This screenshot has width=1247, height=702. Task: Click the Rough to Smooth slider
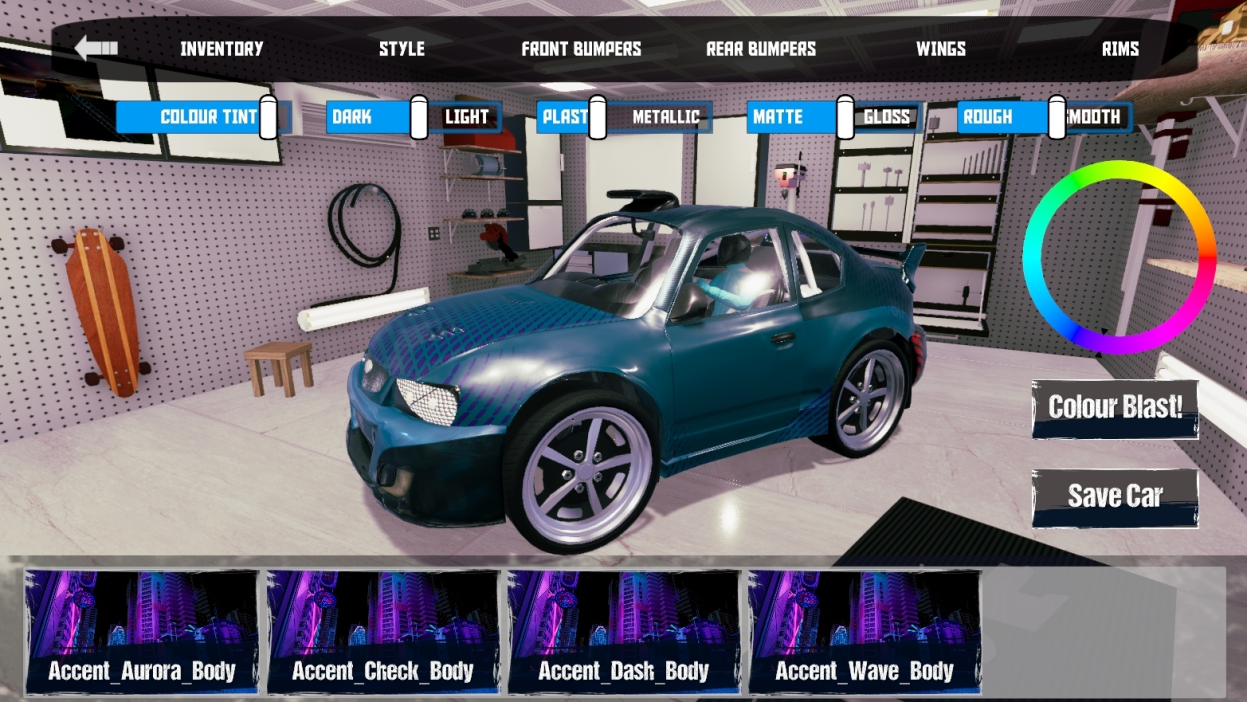click(1057, 117)
